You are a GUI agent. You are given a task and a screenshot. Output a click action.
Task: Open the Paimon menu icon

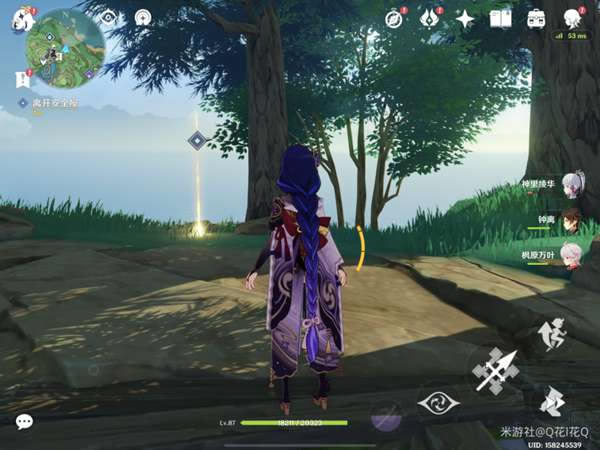pos(22,18)
